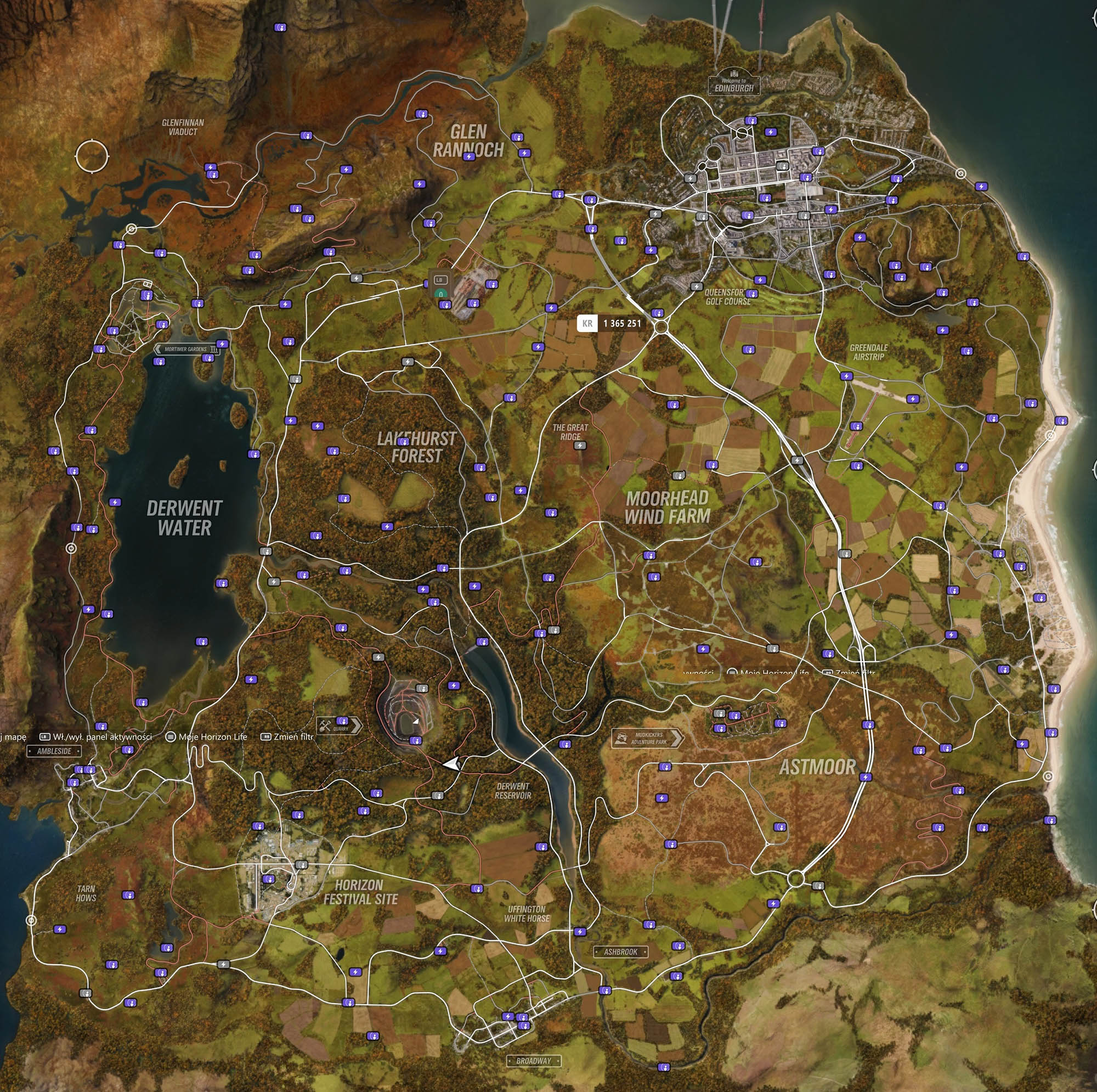Expand the Quarry directional sign chevron
This screenshot has width=1097, height=1092.
point(356,725)
